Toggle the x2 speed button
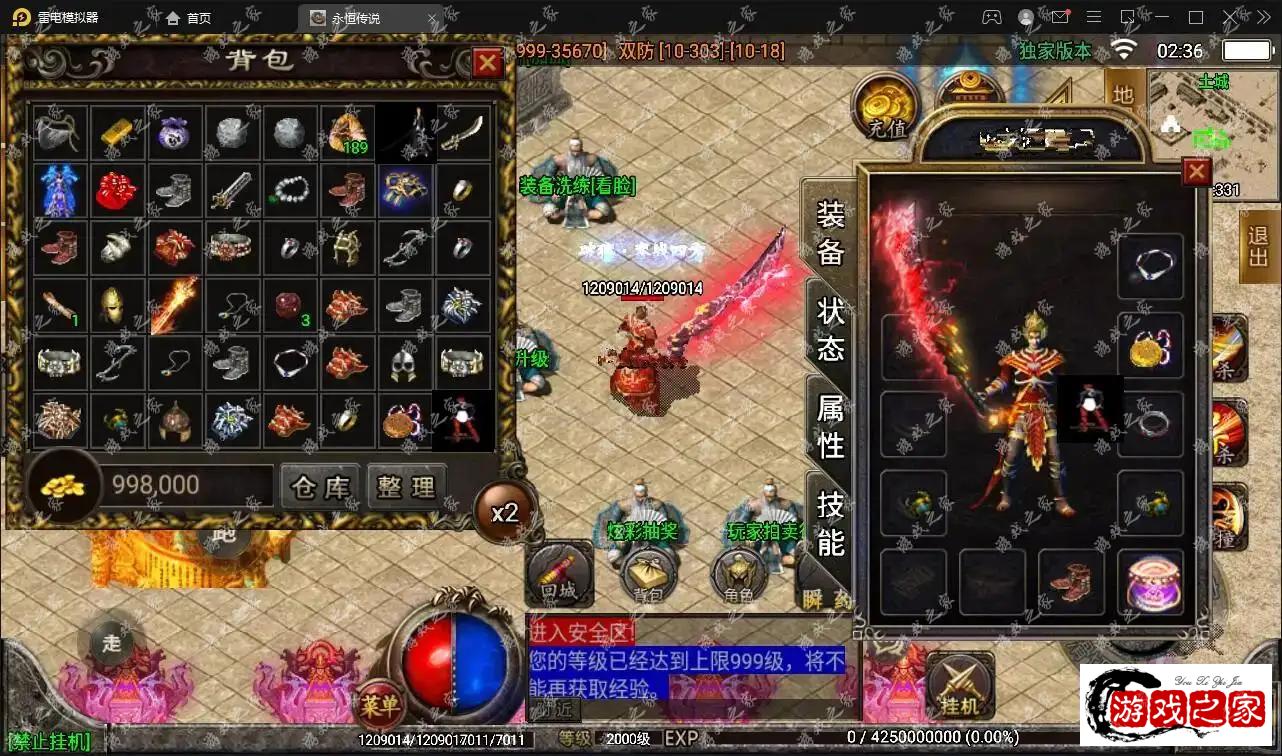 pyautogui.click(x=504, y=513)
